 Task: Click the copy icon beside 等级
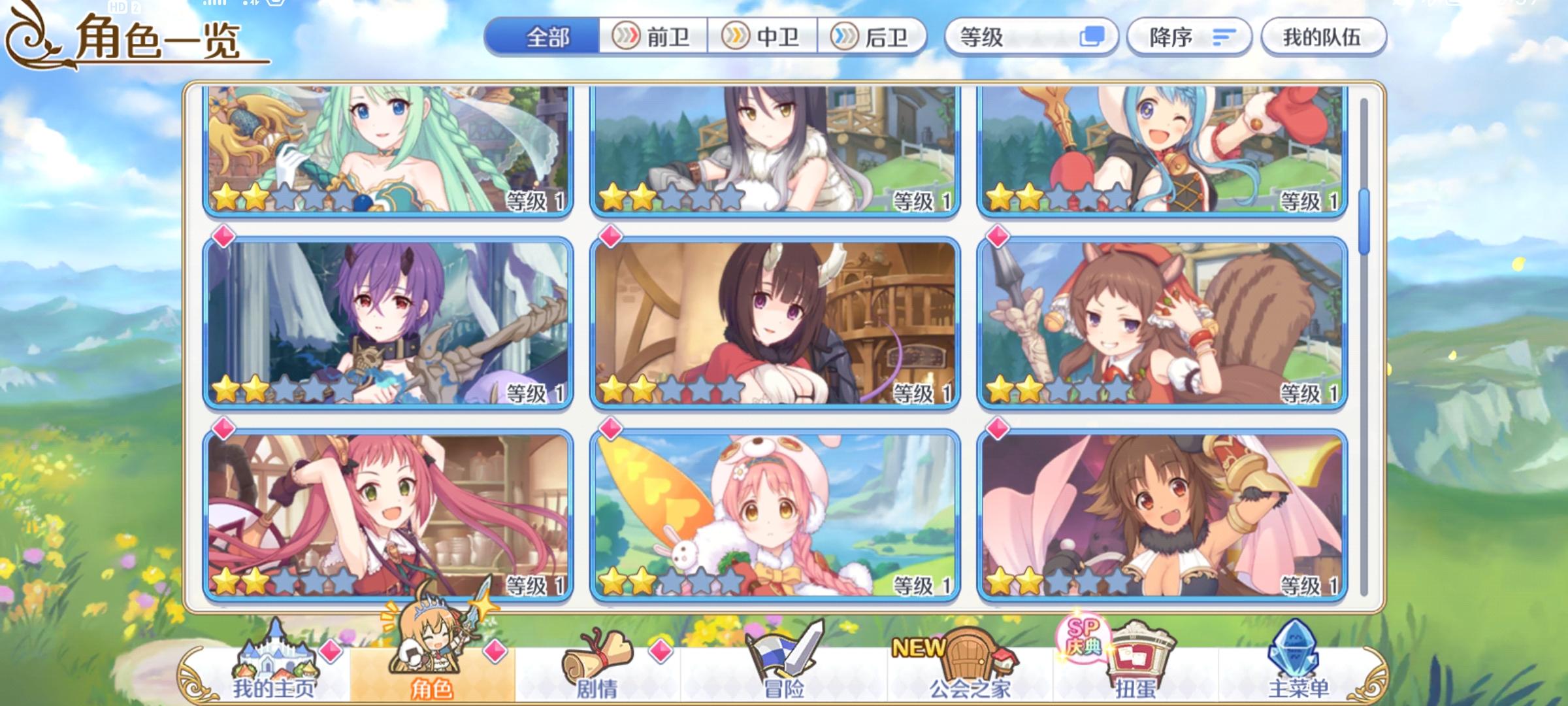tap(1092, 37)
